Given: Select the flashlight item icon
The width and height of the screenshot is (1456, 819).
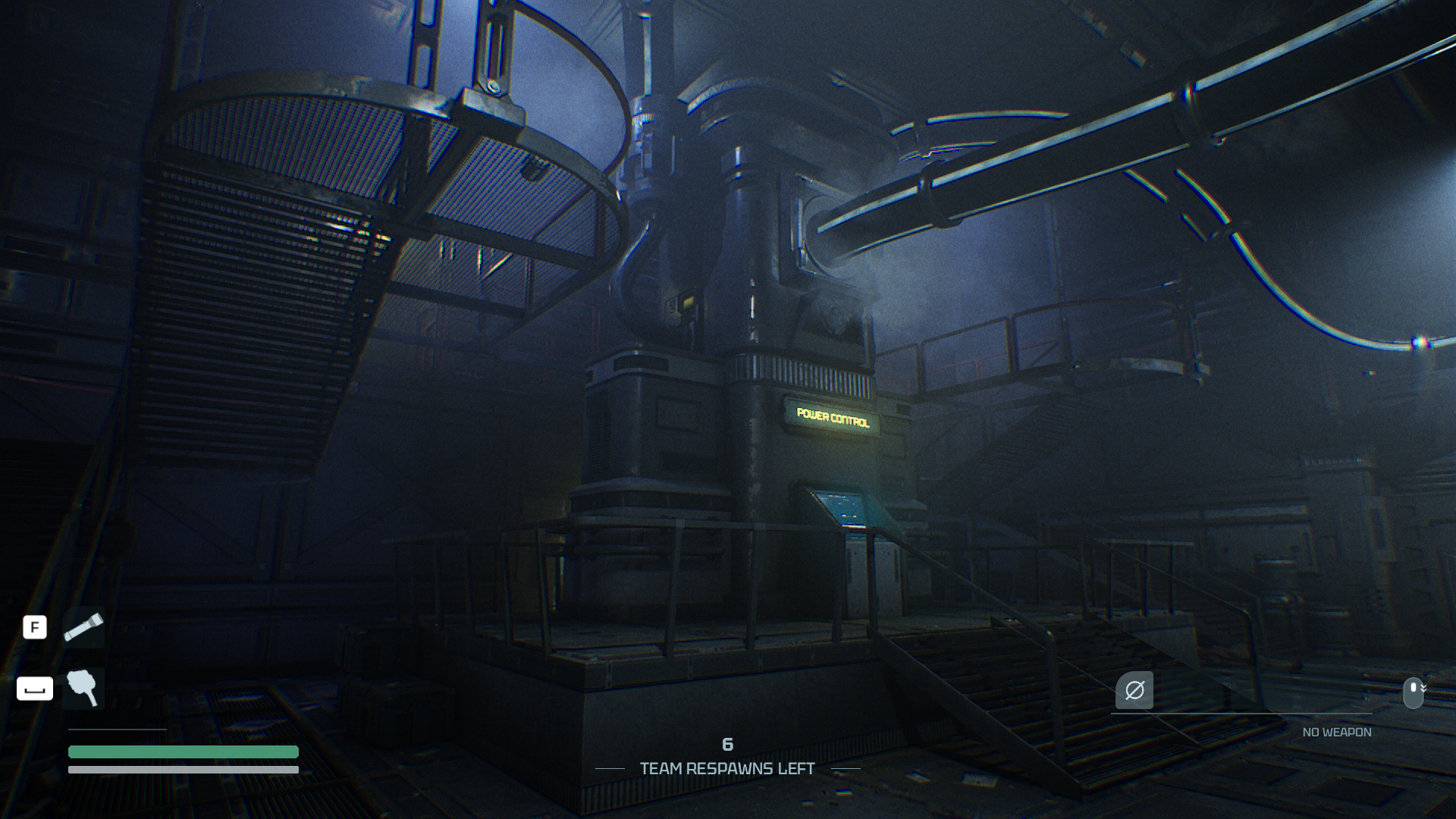Looking at the screenshot, I should (83, 627).
